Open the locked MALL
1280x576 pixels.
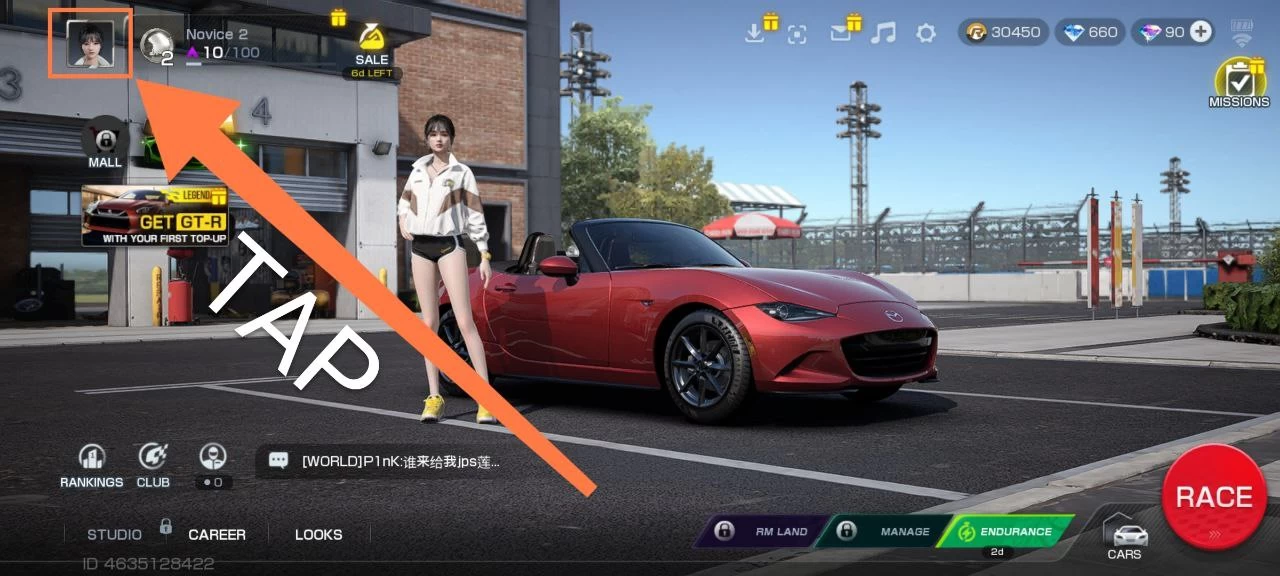click(x=105, y=141)
